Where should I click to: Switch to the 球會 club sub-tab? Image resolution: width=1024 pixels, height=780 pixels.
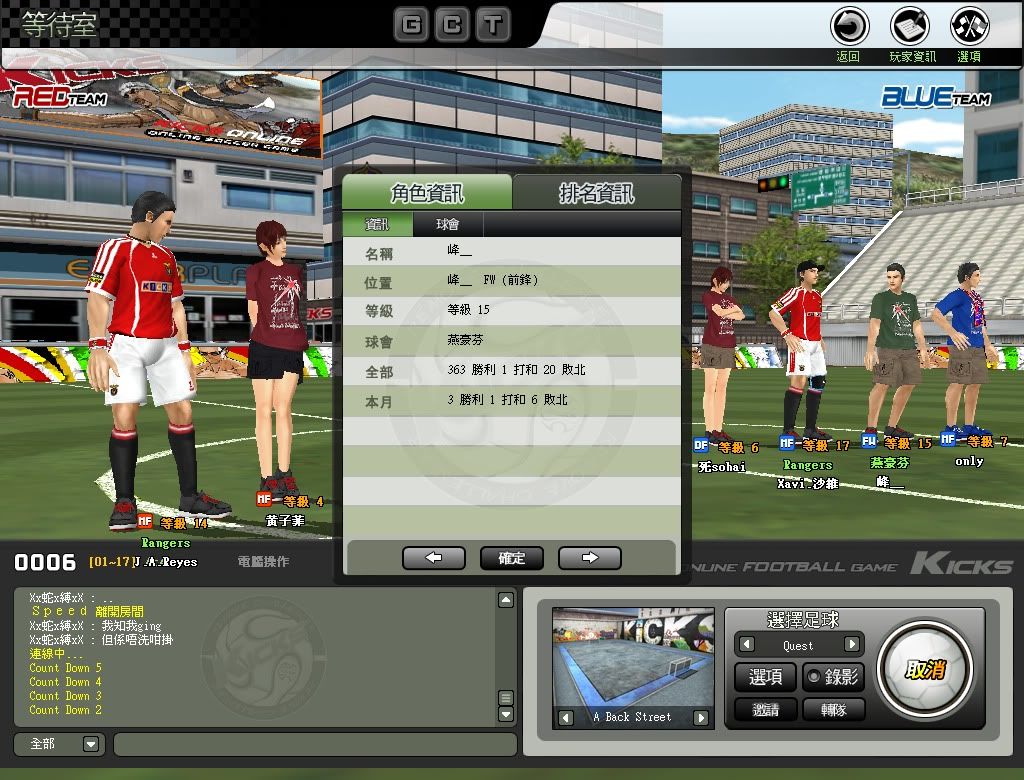[x=448, y=225]
